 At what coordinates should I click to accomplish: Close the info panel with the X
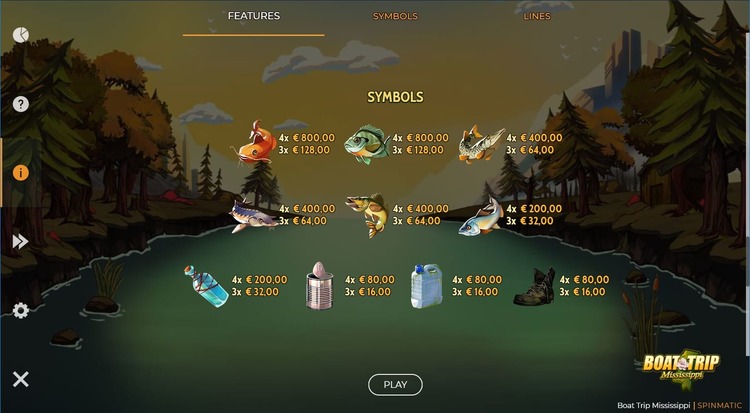tap(20, 379)
